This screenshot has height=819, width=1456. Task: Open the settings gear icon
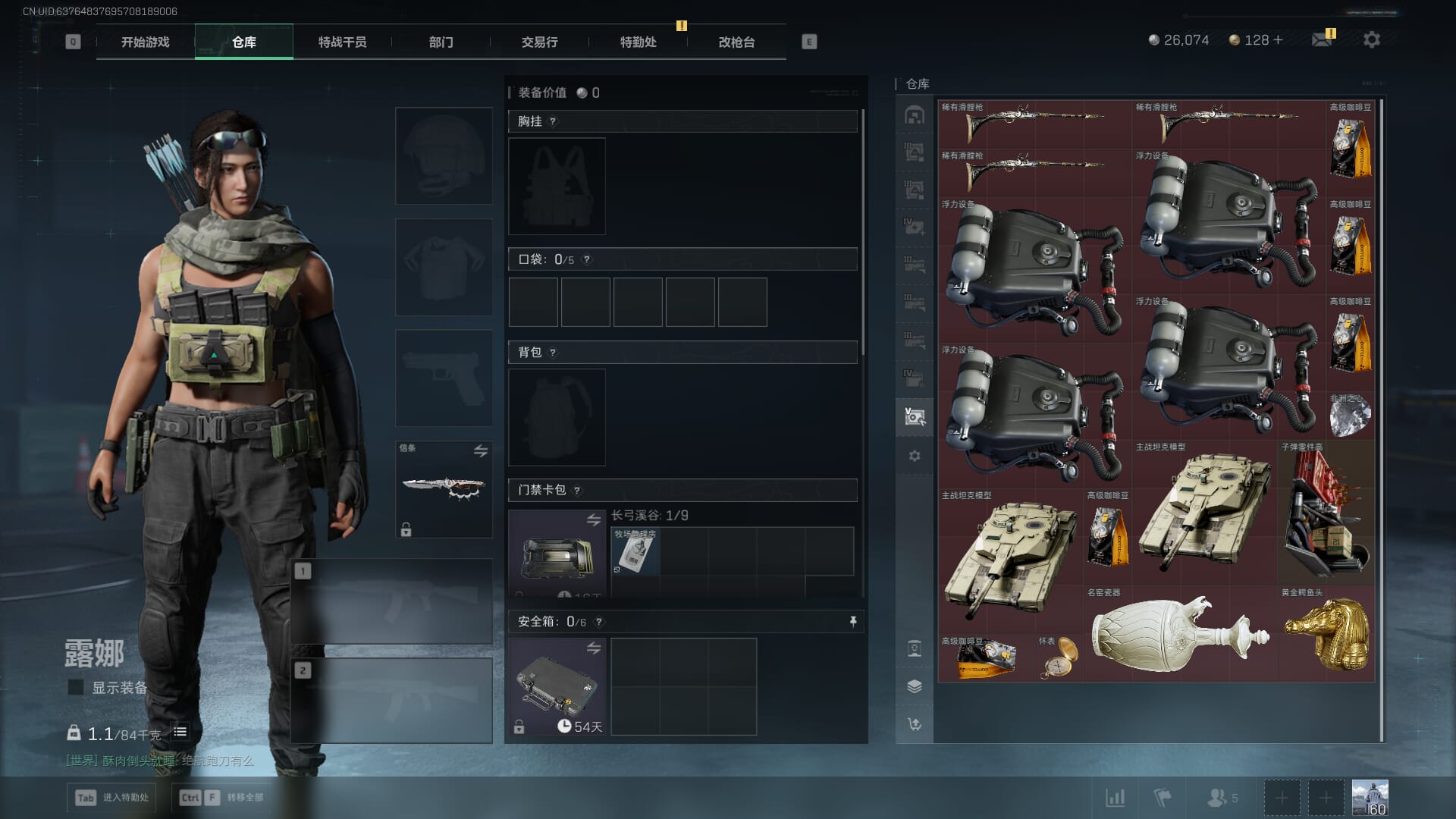1371,39
